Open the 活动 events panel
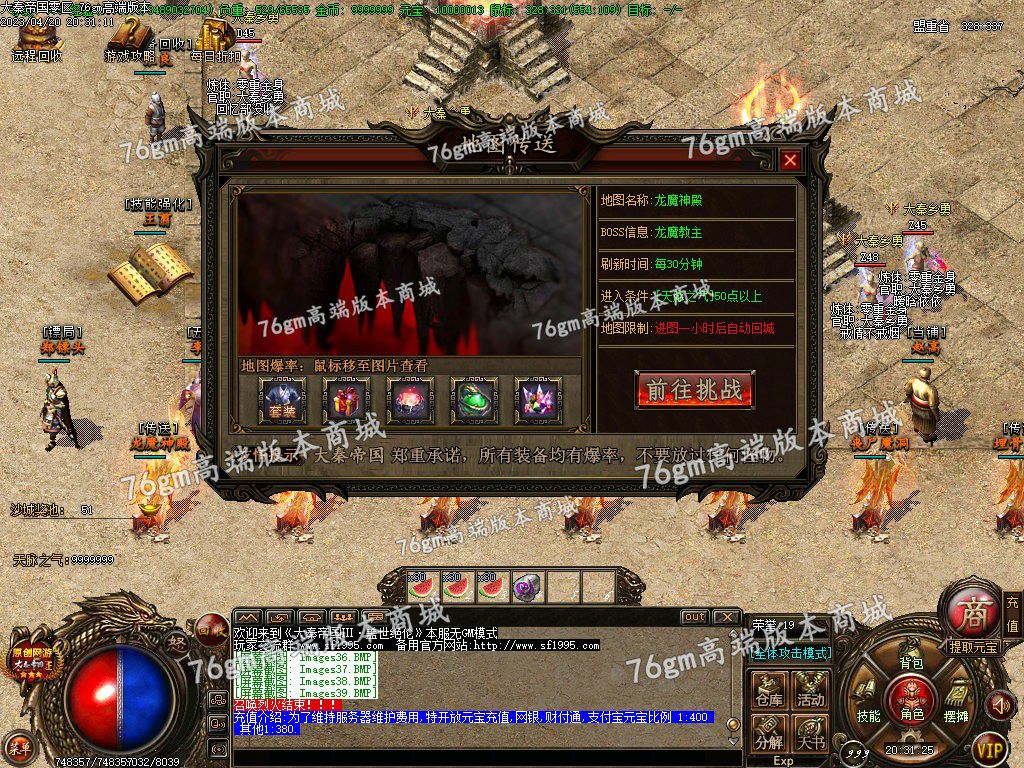Screen dimensions: 1024x768 (810, 692)
